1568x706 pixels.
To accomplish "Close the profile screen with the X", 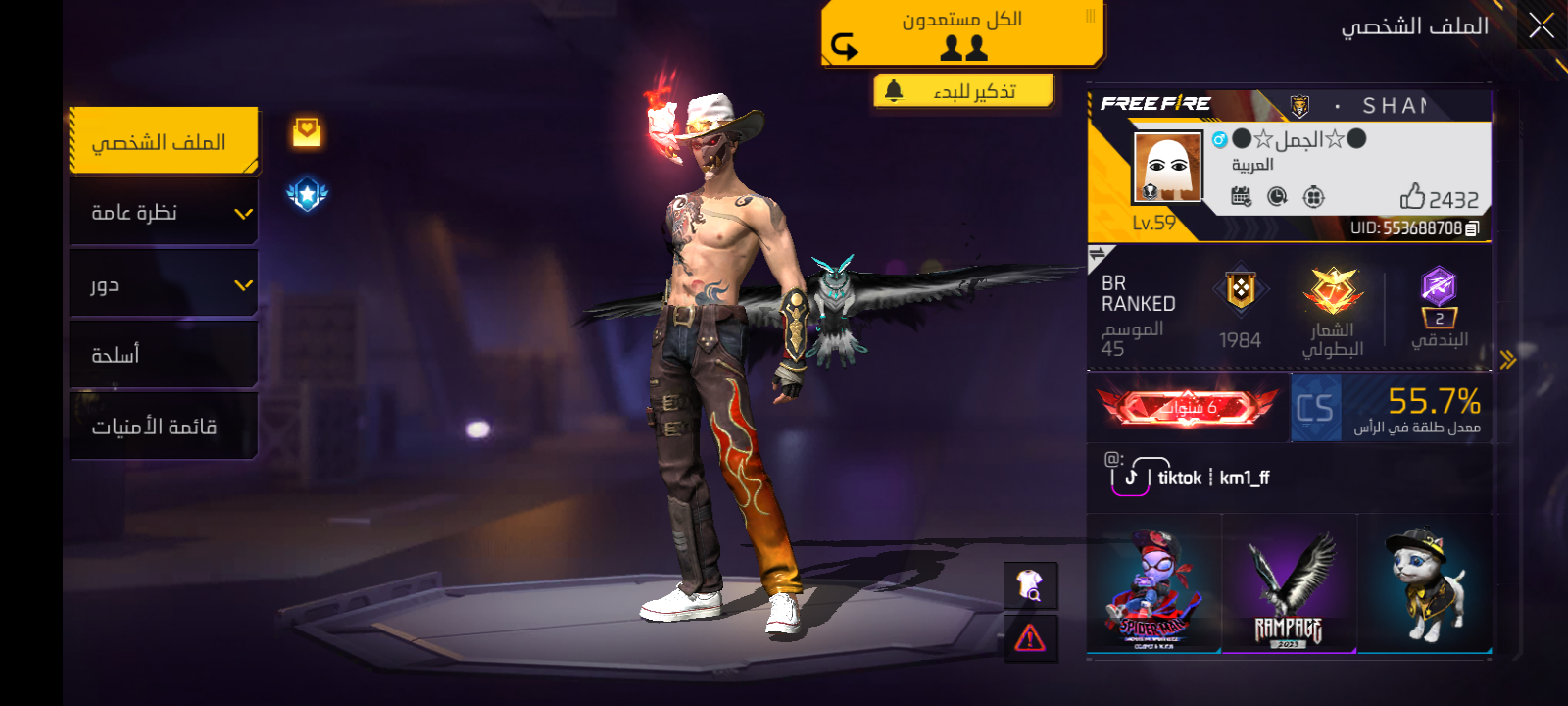I will click(1541, 26).
